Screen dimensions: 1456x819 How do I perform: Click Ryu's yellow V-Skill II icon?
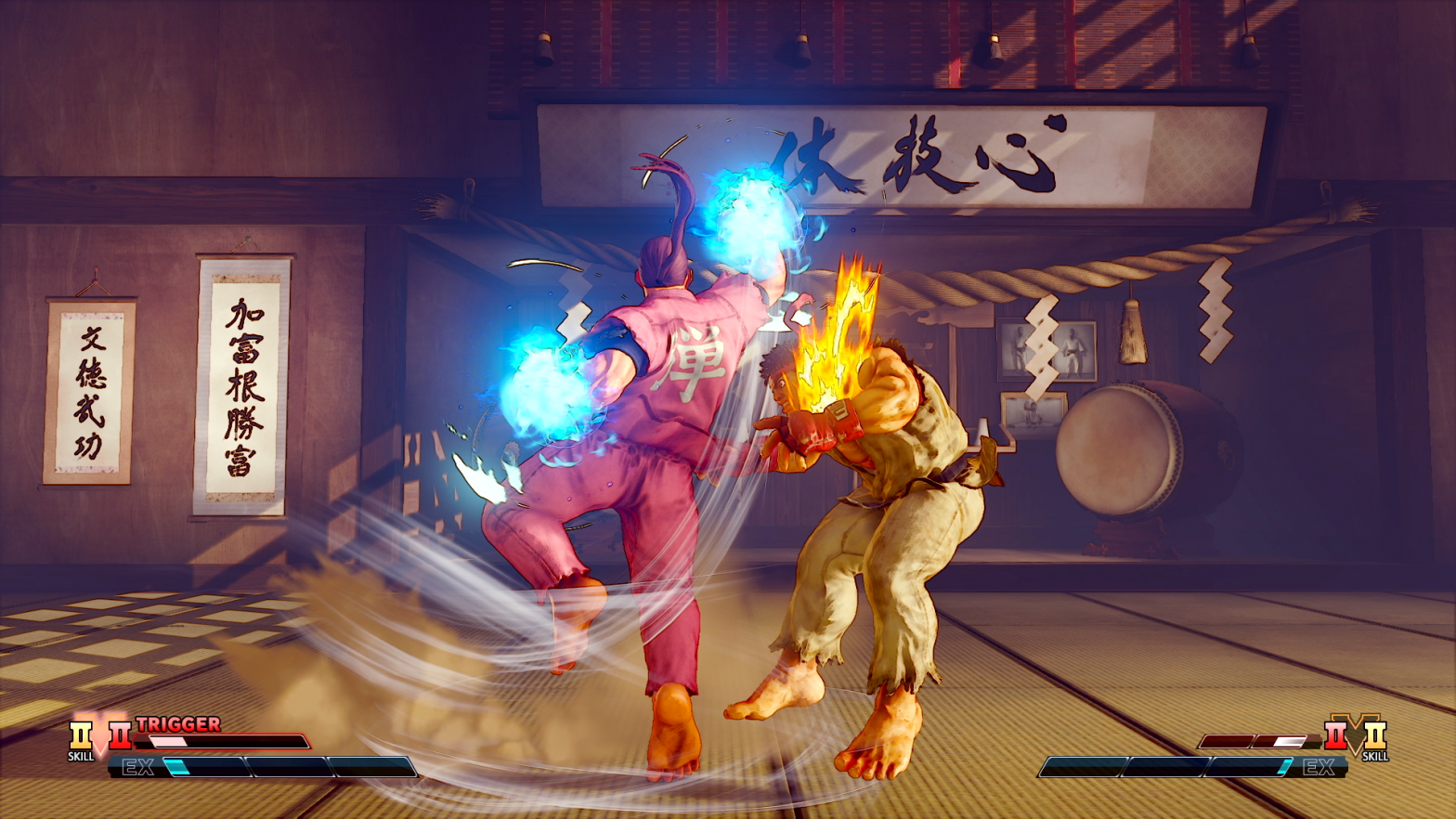[1377, 736]
